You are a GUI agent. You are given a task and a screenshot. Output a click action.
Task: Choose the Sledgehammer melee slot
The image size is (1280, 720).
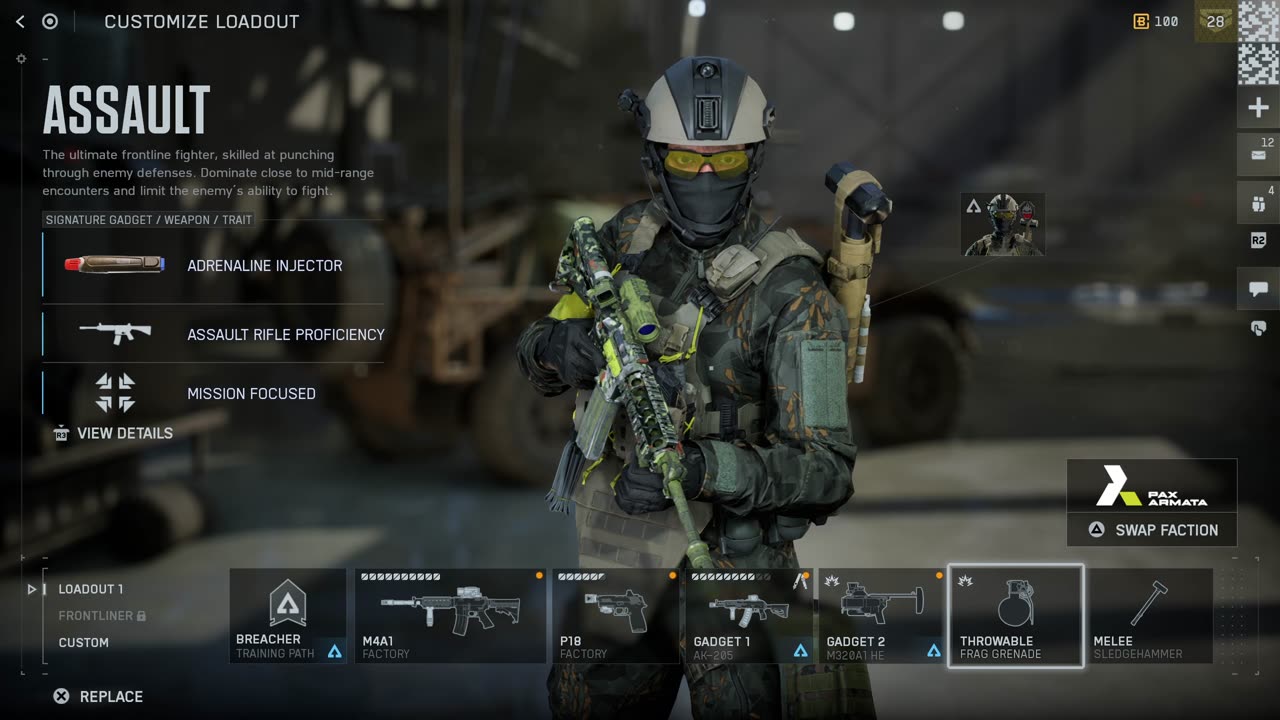pos(1150,616)
